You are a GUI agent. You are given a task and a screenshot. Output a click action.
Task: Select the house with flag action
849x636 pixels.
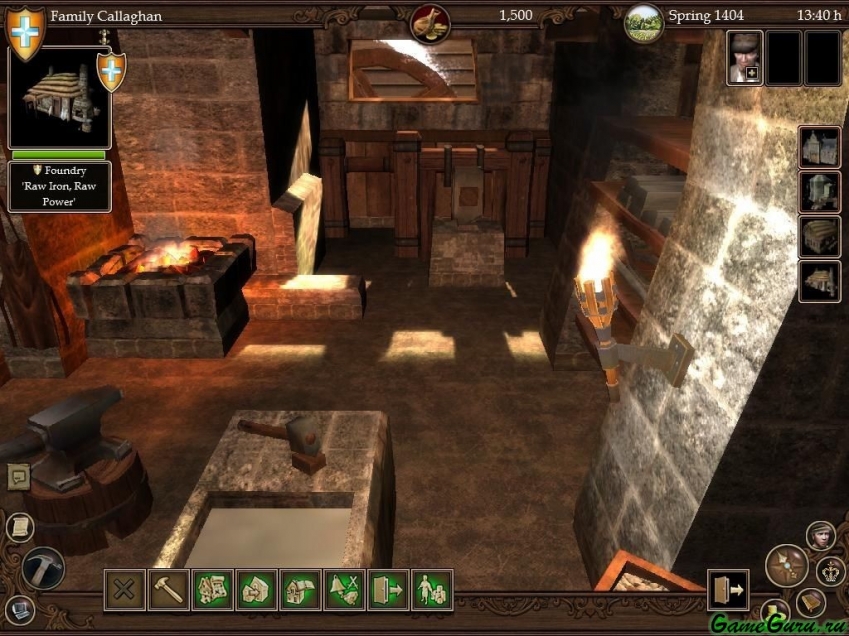tap(300, 589)
